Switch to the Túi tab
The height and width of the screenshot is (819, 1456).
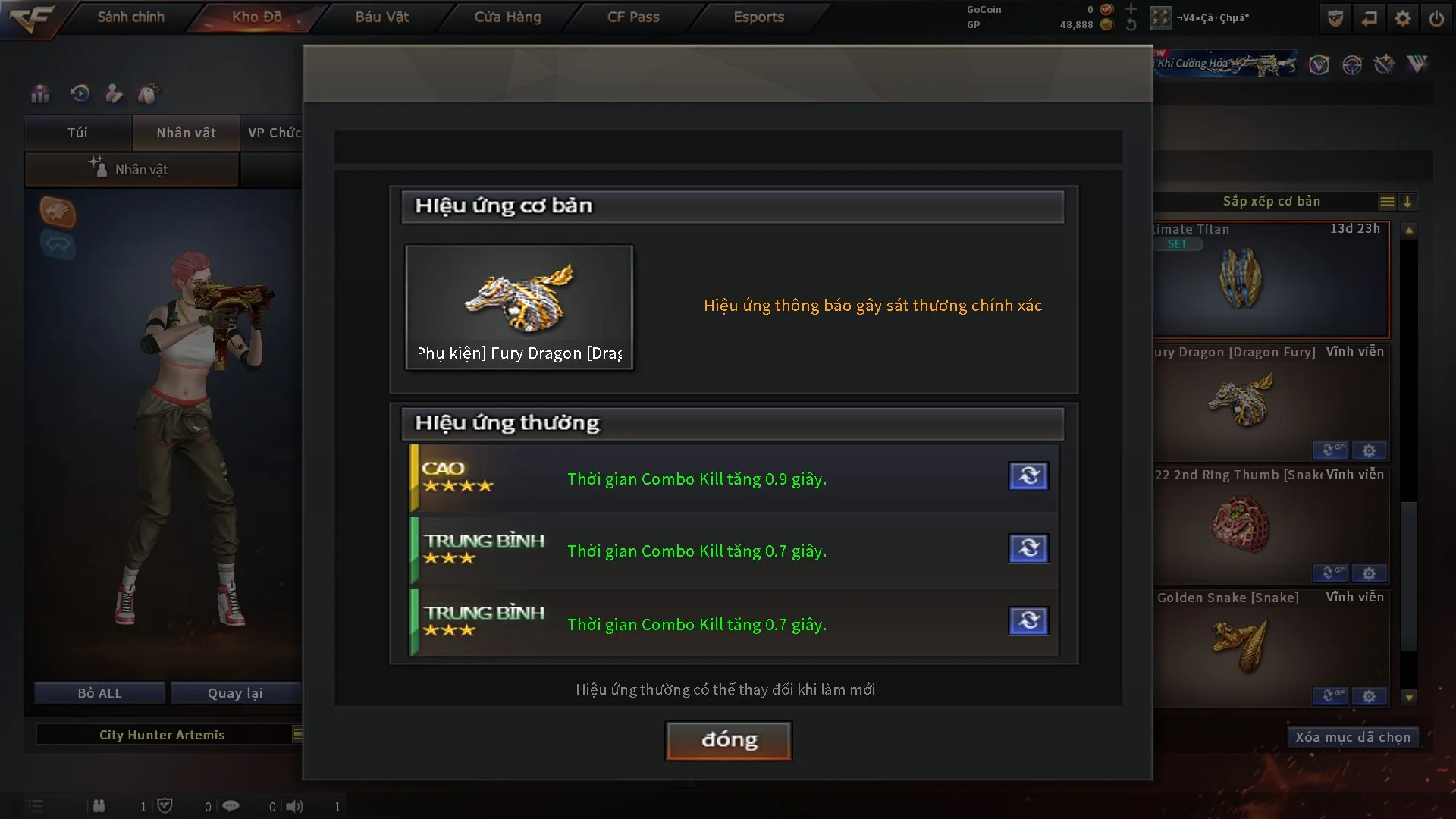(x=77, y=133)
